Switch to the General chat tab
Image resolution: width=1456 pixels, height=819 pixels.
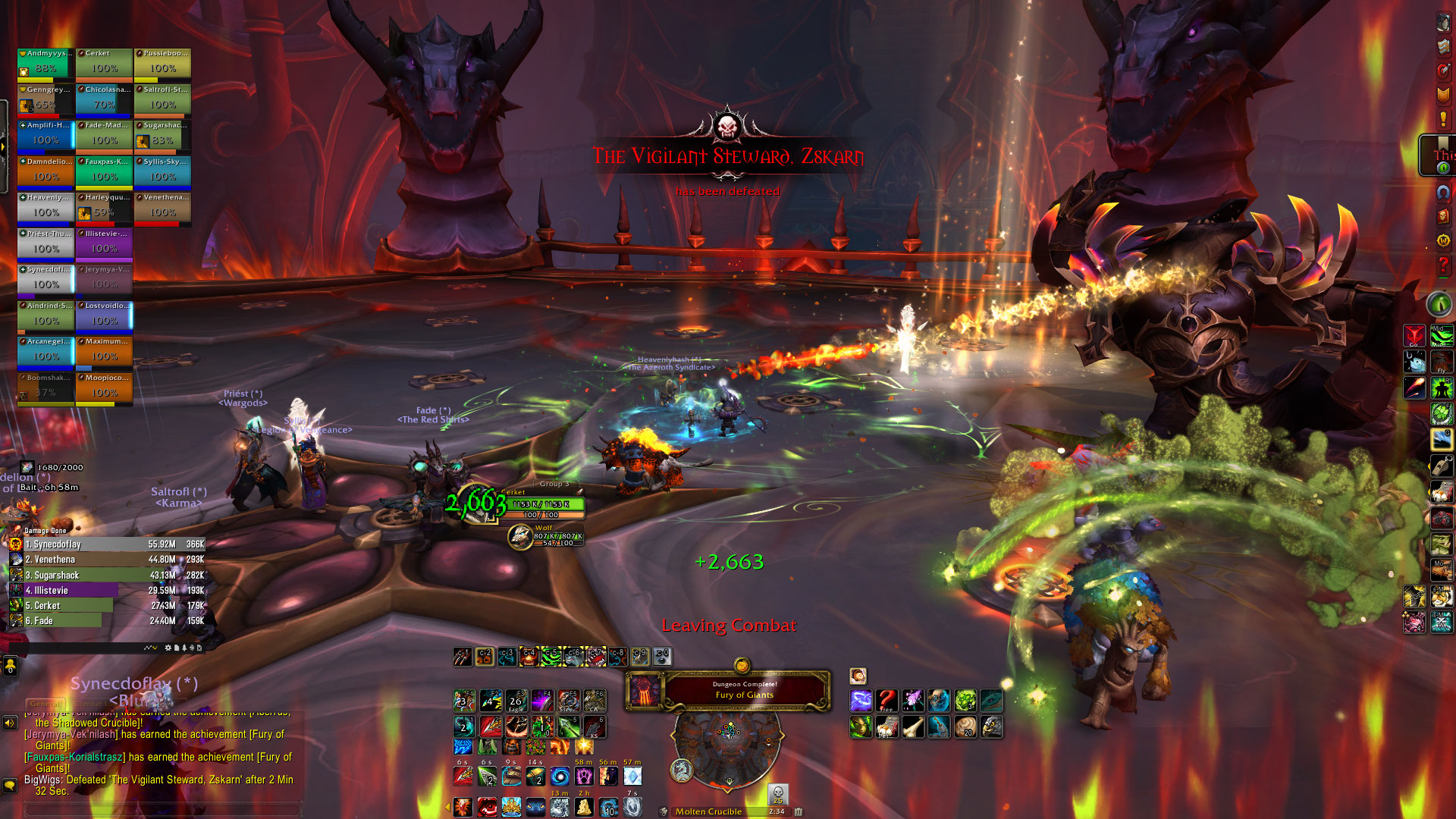(x=44, y=704)
